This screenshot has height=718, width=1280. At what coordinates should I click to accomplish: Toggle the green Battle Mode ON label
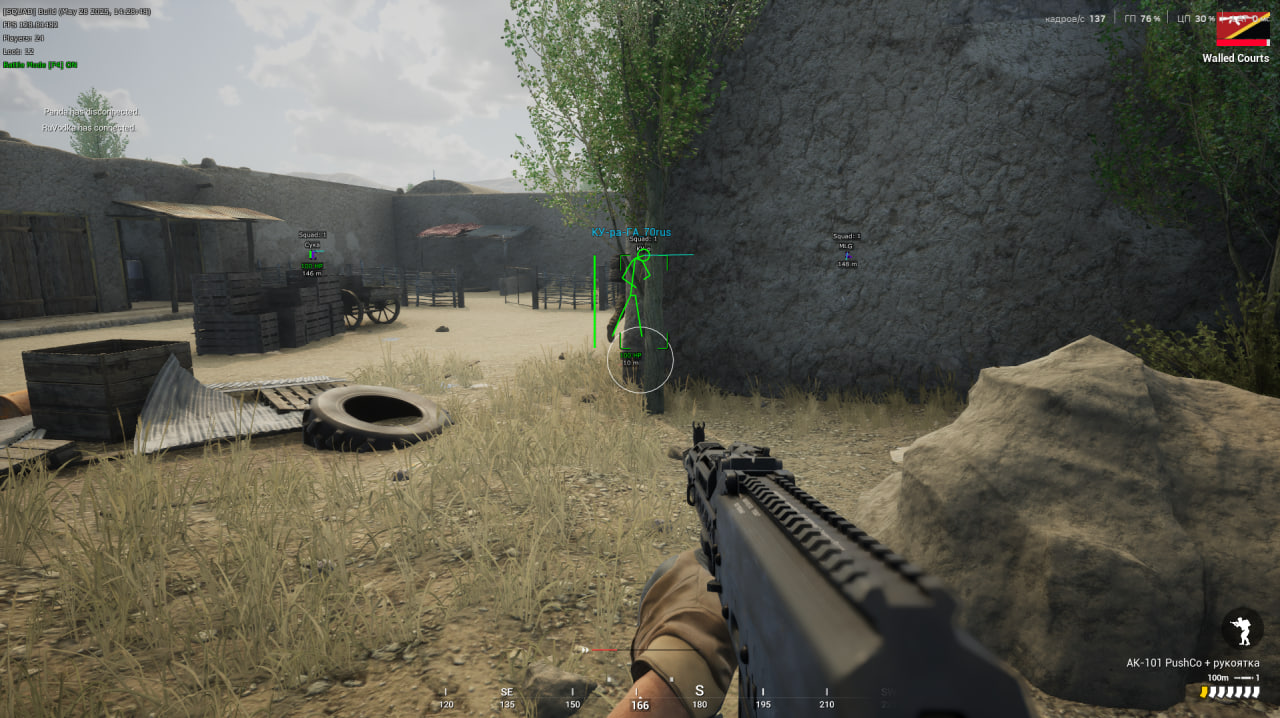(x=40, y=65)
